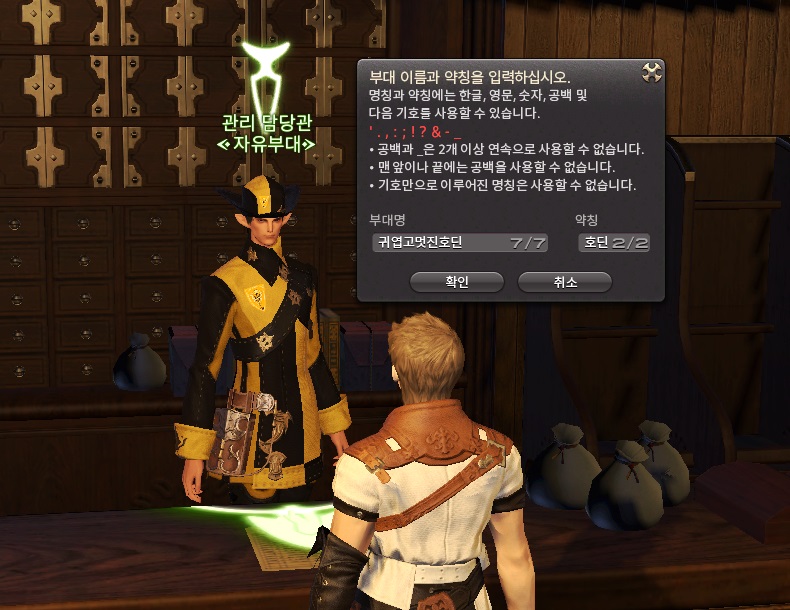Select the 부대명 name input field
This screenshot has width=790, height=610.
click(459, 243)
